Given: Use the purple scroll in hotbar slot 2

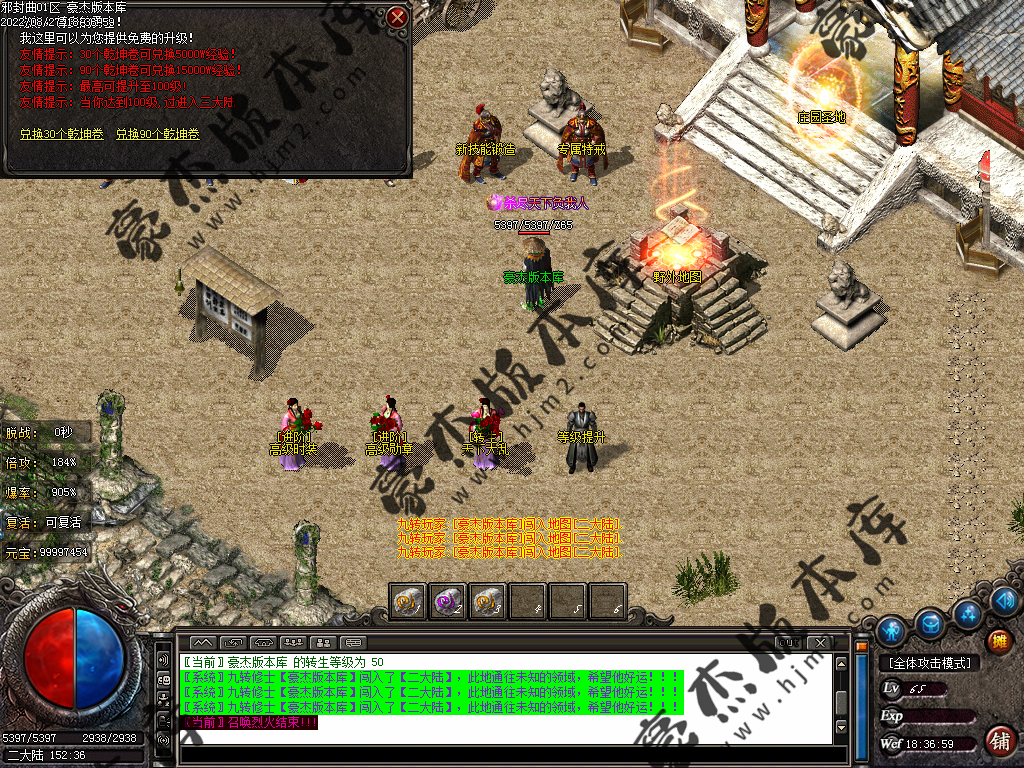Looking at the screenshot, I should 447,602.
